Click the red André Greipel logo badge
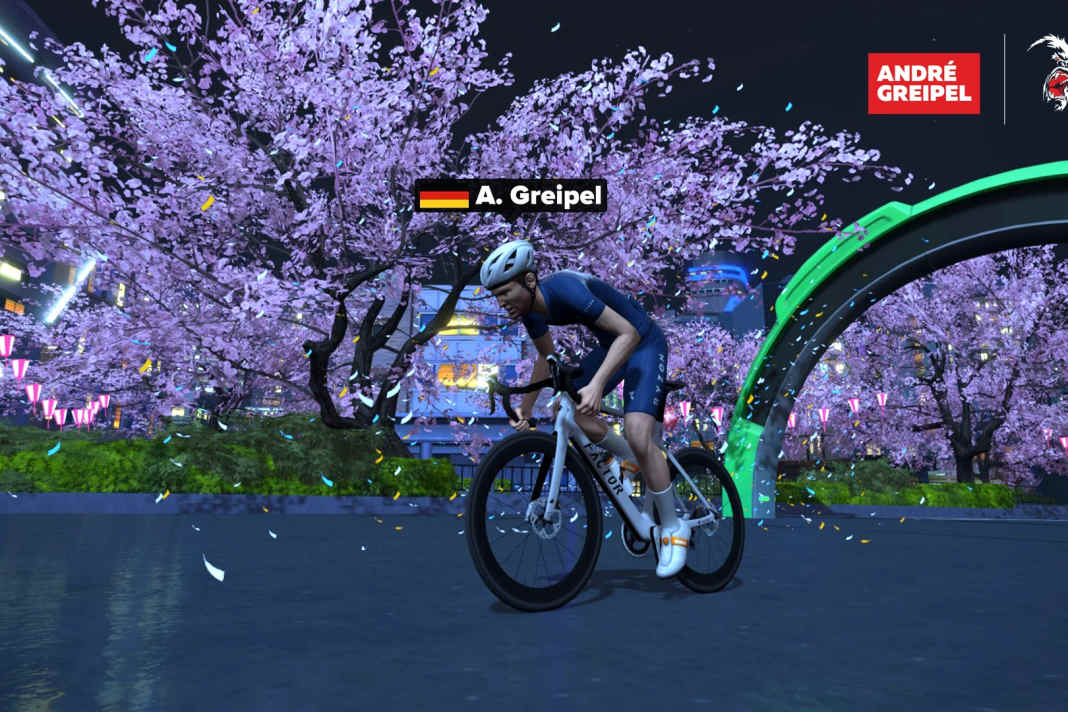 [x=923, y=83]
